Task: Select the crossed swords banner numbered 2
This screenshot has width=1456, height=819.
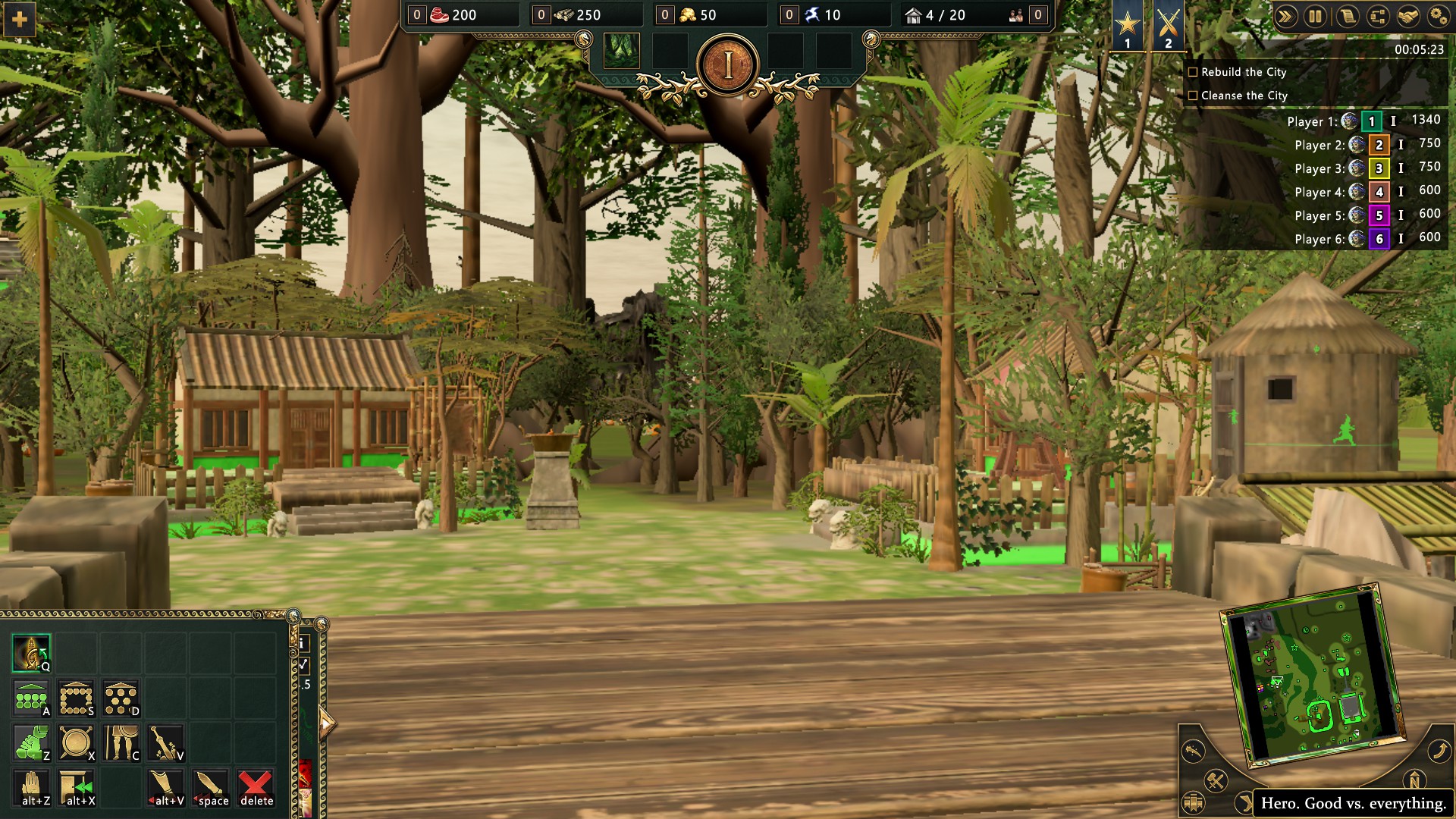Action: [1168, 27]
